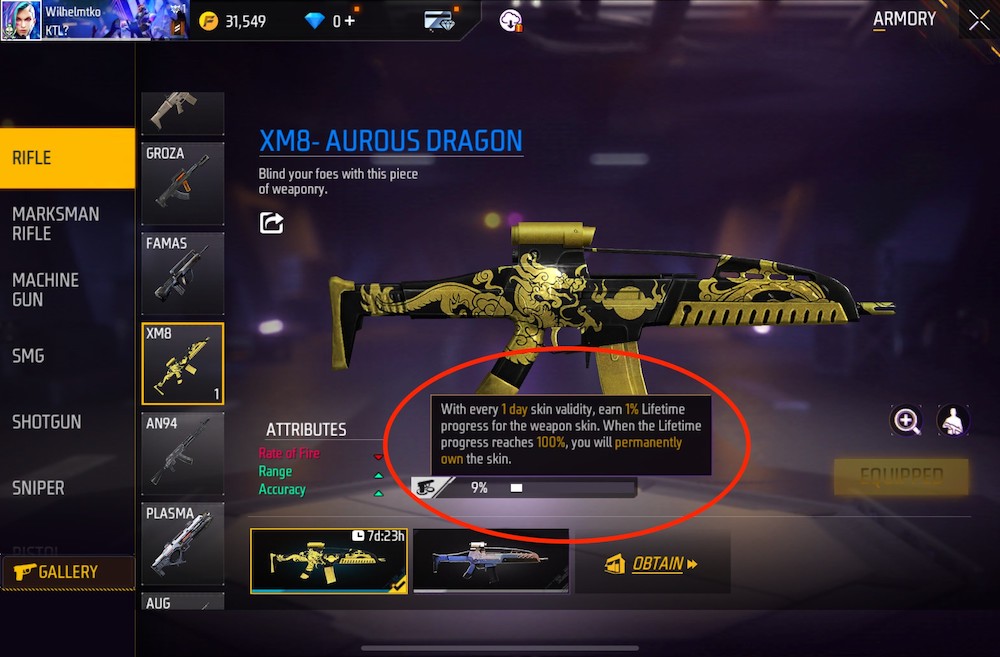Viewport: 1000px width, 657px height.
Task: Select the XM8 weapon tile
Action: click(x=183, y=363)
